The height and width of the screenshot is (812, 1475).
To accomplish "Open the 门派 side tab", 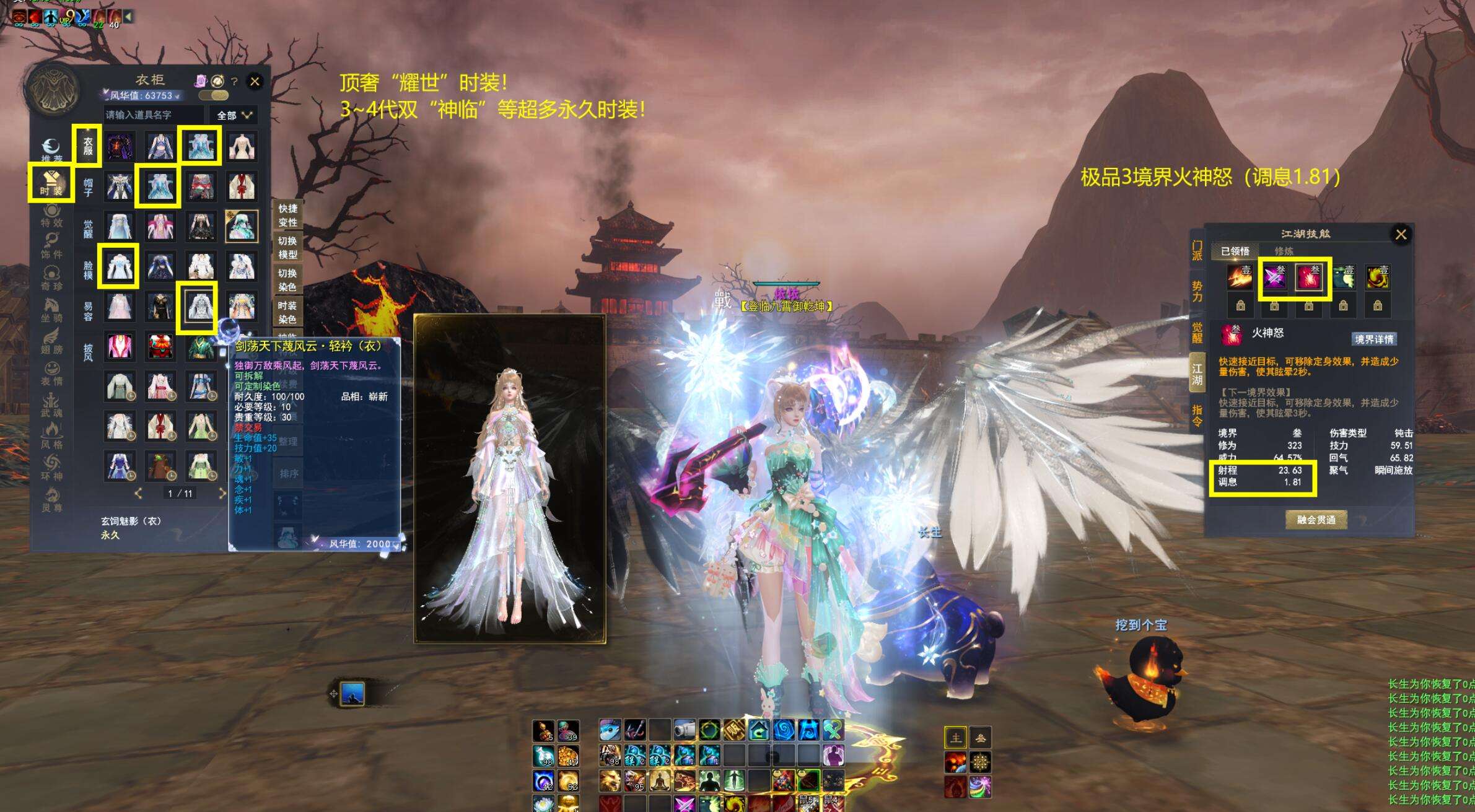I will [x=1197, y=250].
